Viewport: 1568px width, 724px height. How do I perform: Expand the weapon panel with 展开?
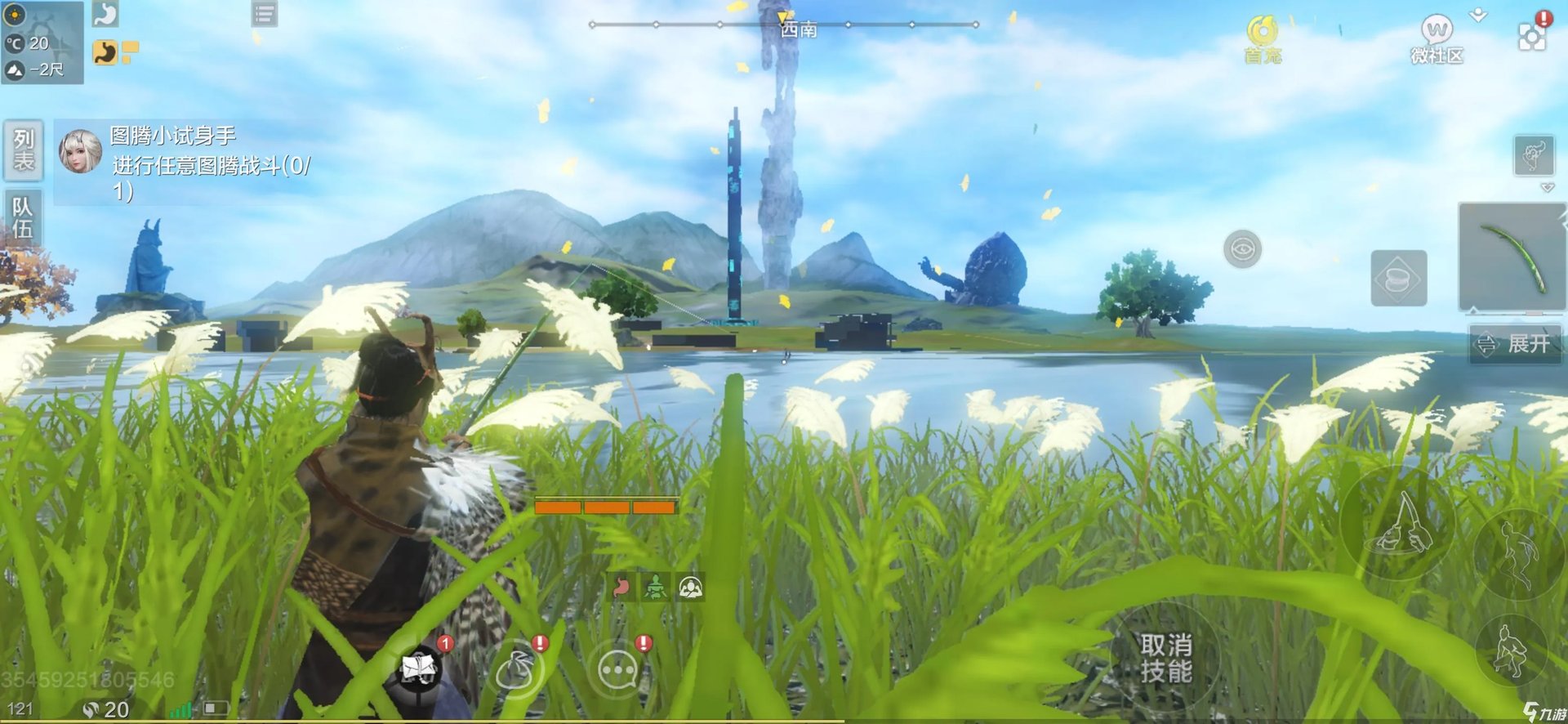coord(1516,344)
